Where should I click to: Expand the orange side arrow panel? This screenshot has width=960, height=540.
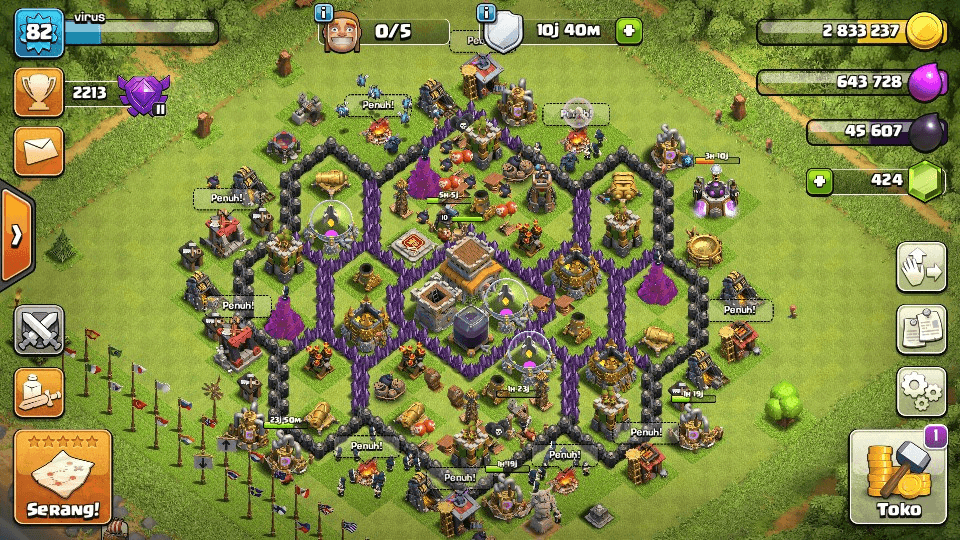pyautogui.click(x=16, y=235)
